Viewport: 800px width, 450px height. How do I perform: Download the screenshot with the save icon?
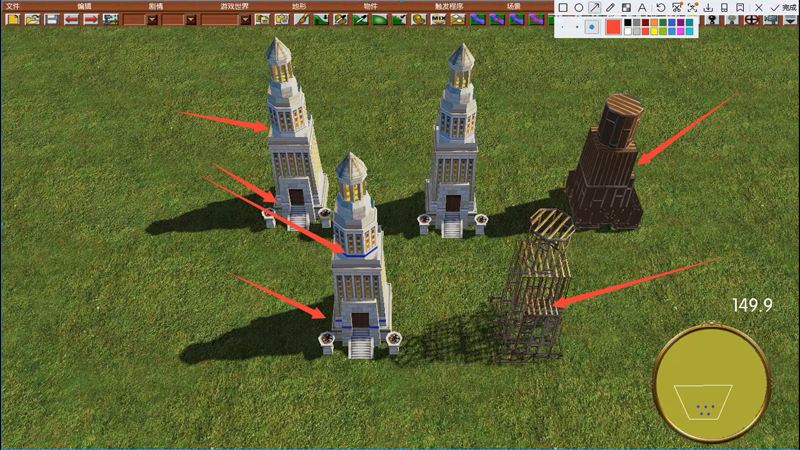click(x=708, y=8)
